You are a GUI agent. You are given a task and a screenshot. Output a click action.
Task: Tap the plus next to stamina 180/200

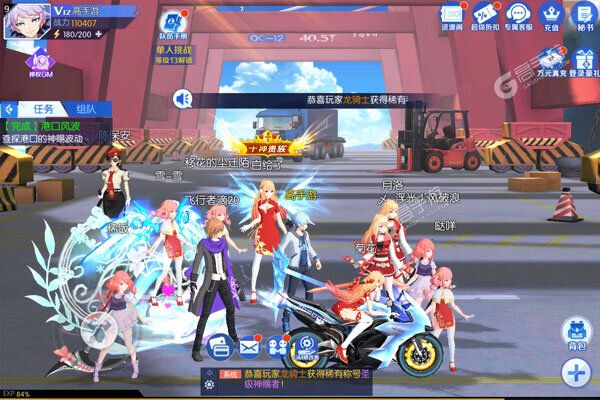coord(98,32)
